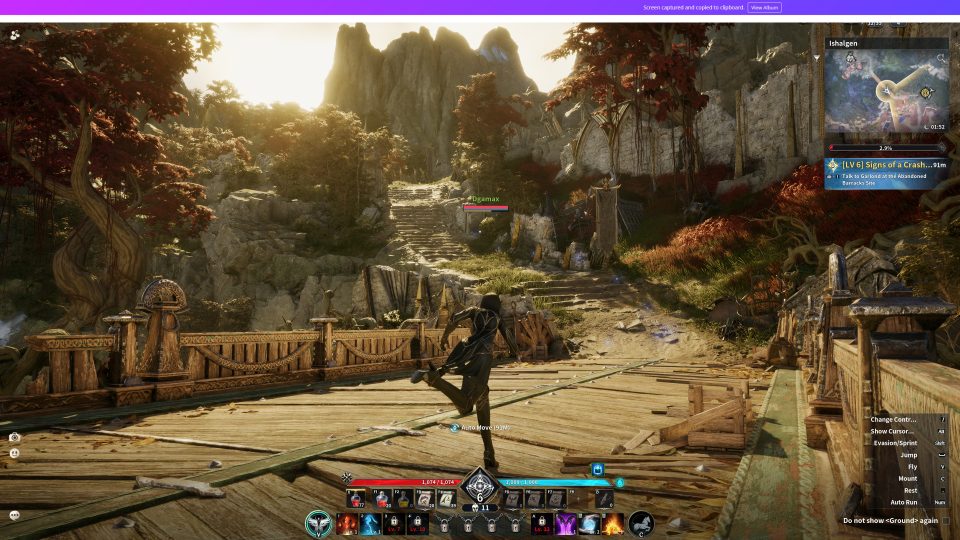This screenshot has width=960, height=540.
Task: Open the camera screenshot icon
Action: pyautogui.click(x=15, y=437)
